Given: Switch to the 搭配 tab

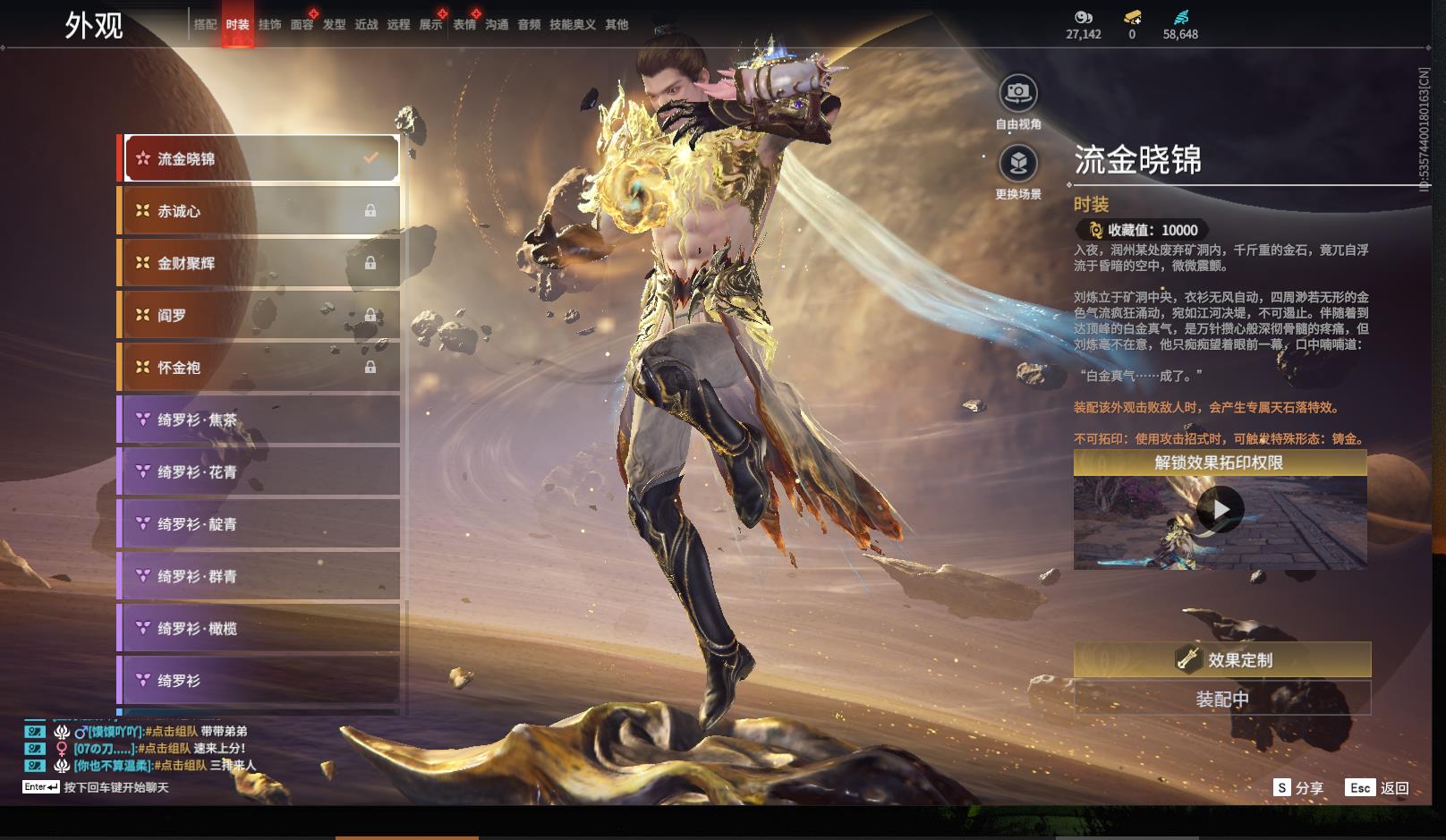Looking at the screenshot, I should 206,25.
